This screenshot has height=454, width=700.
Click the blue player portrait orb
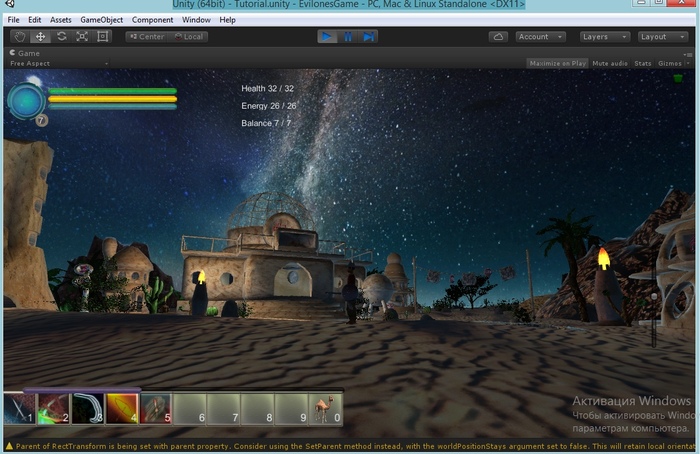click(x=26, y=100)
